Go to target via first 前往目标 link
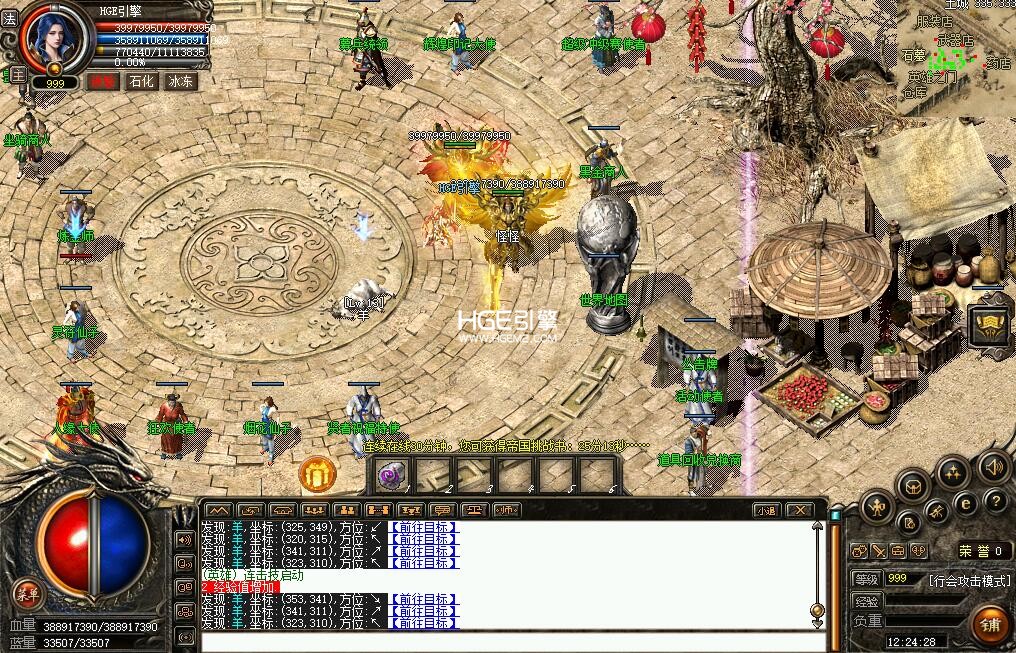Screen dimensions: 1016x653 422,527
